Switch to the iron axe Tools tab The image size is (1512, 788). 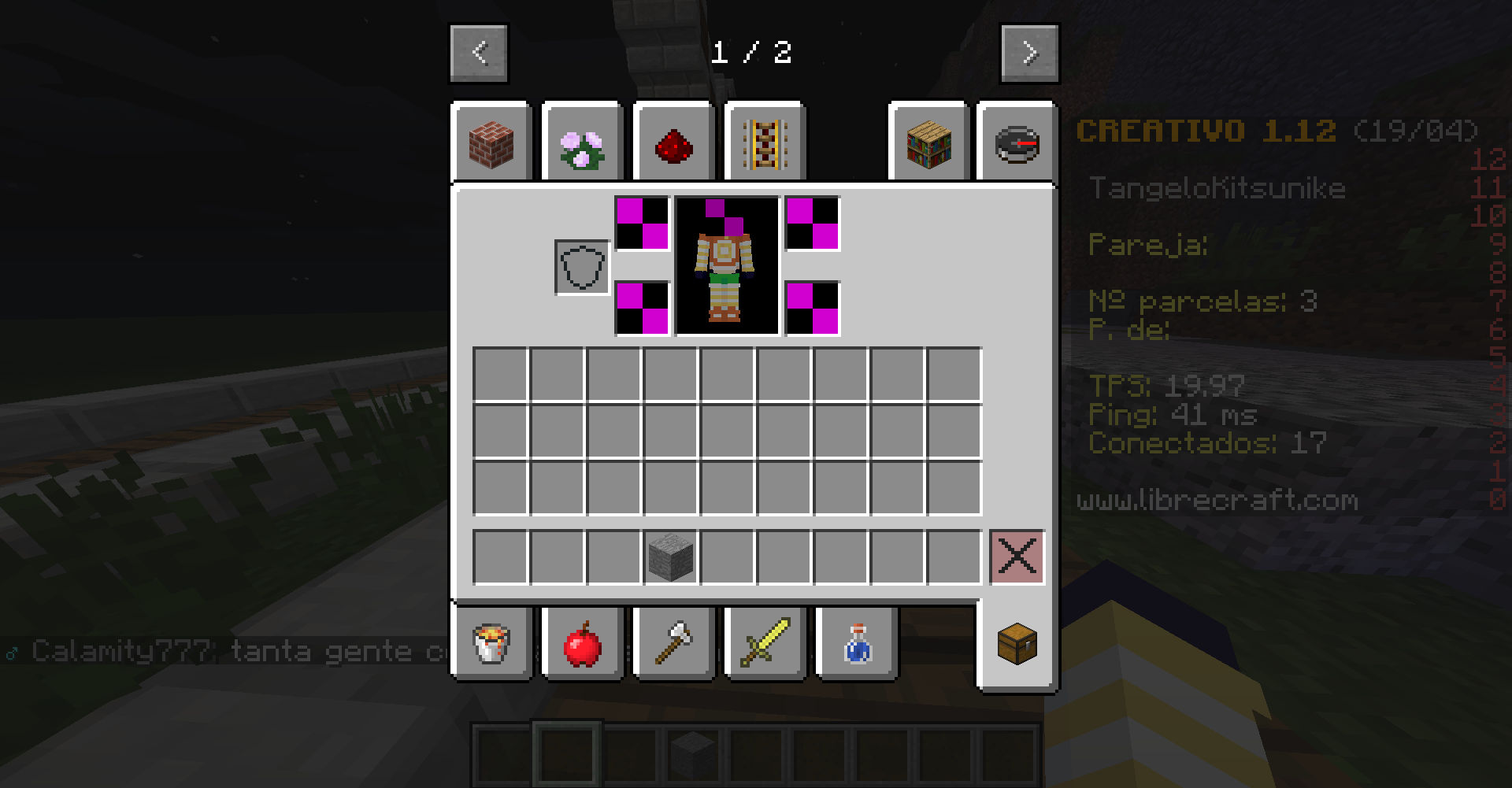pos(673,643)
